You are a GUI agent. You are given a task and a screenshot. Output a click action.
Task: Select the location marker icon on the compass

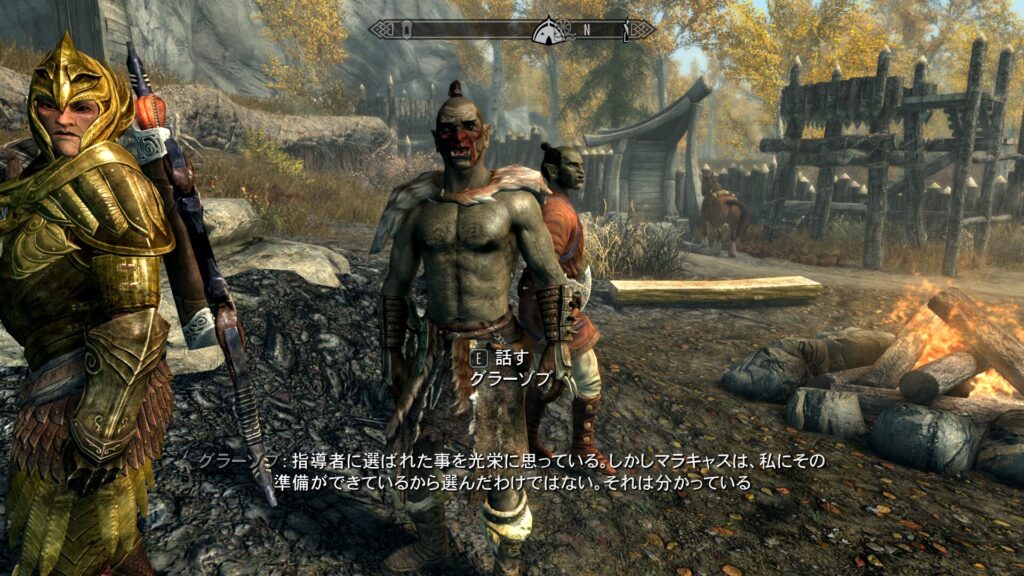point(548,29)
